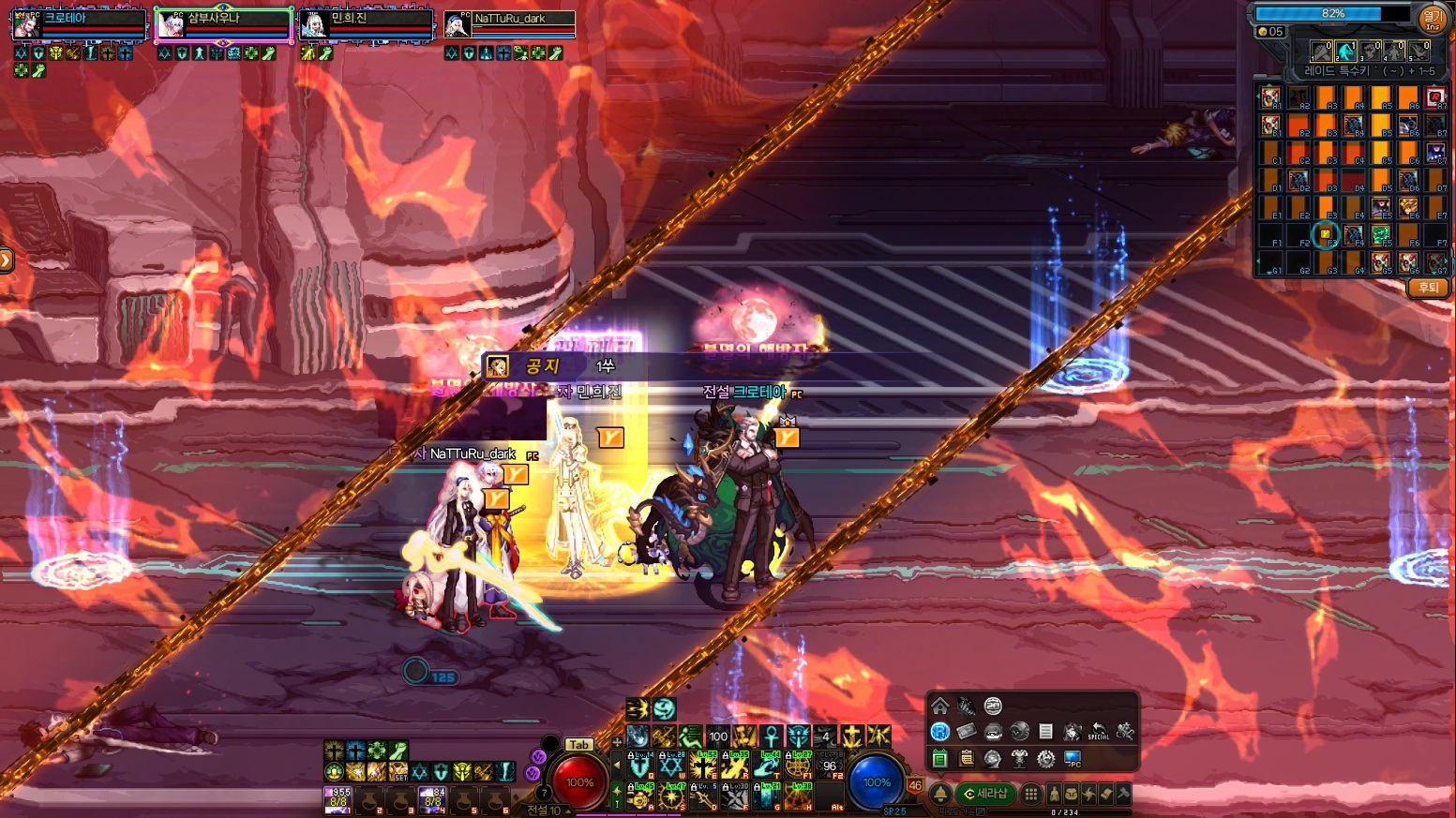Open the home icon in the menu panel
1456x818 pixels.
coord(939,706)
